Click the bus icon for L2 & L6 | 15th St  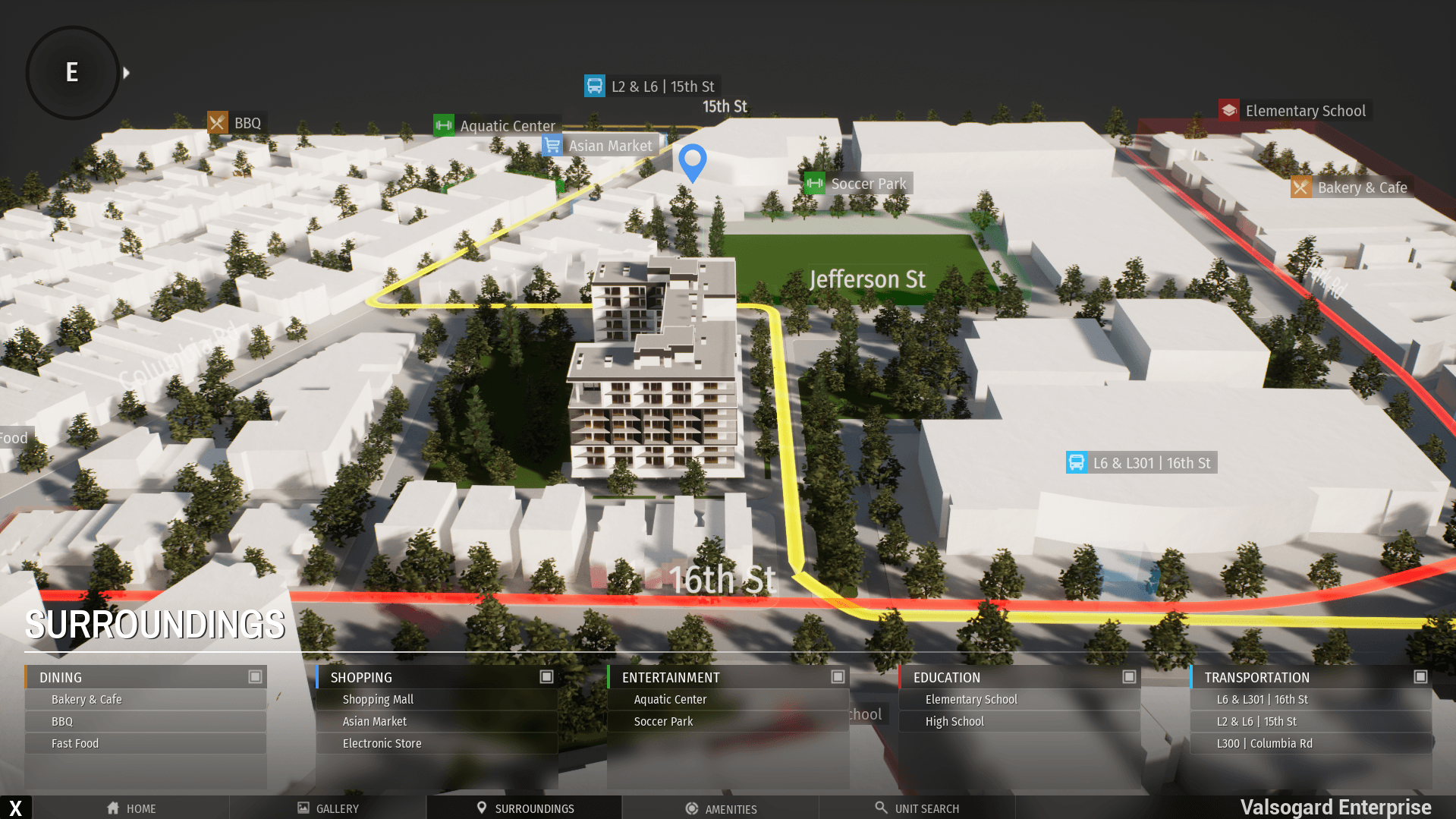pyautogui.click(x=595, y=86)
